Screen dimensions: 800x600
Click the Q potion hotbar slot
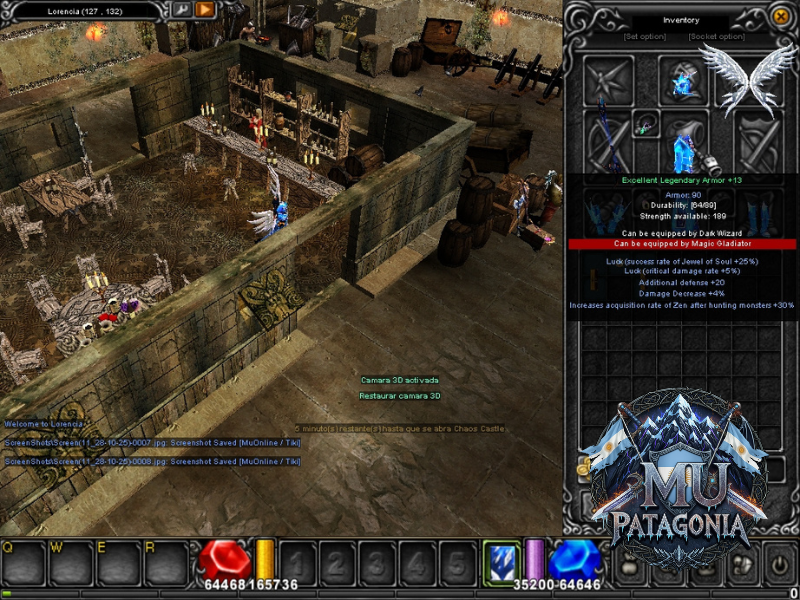[24, 562]
